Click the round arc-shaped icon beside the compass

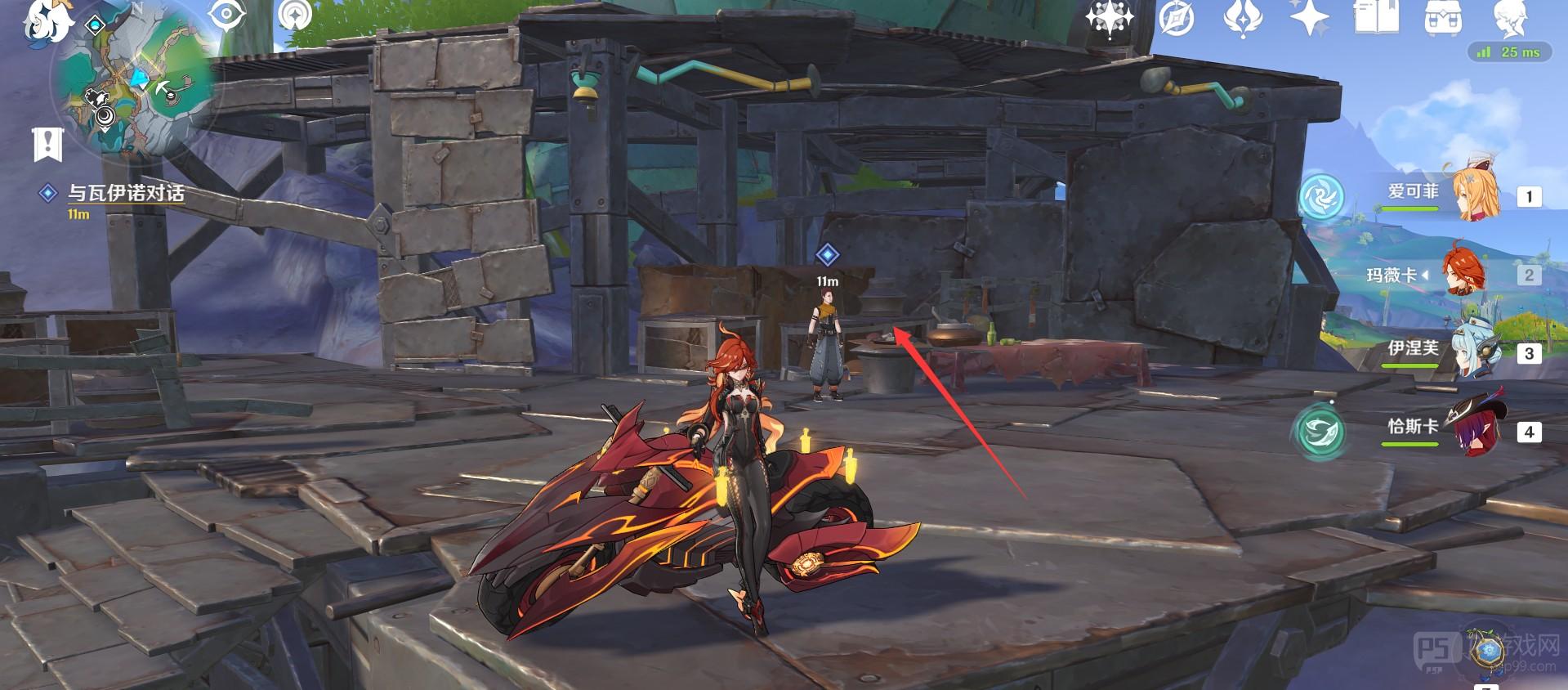click(x=294, y=15)
